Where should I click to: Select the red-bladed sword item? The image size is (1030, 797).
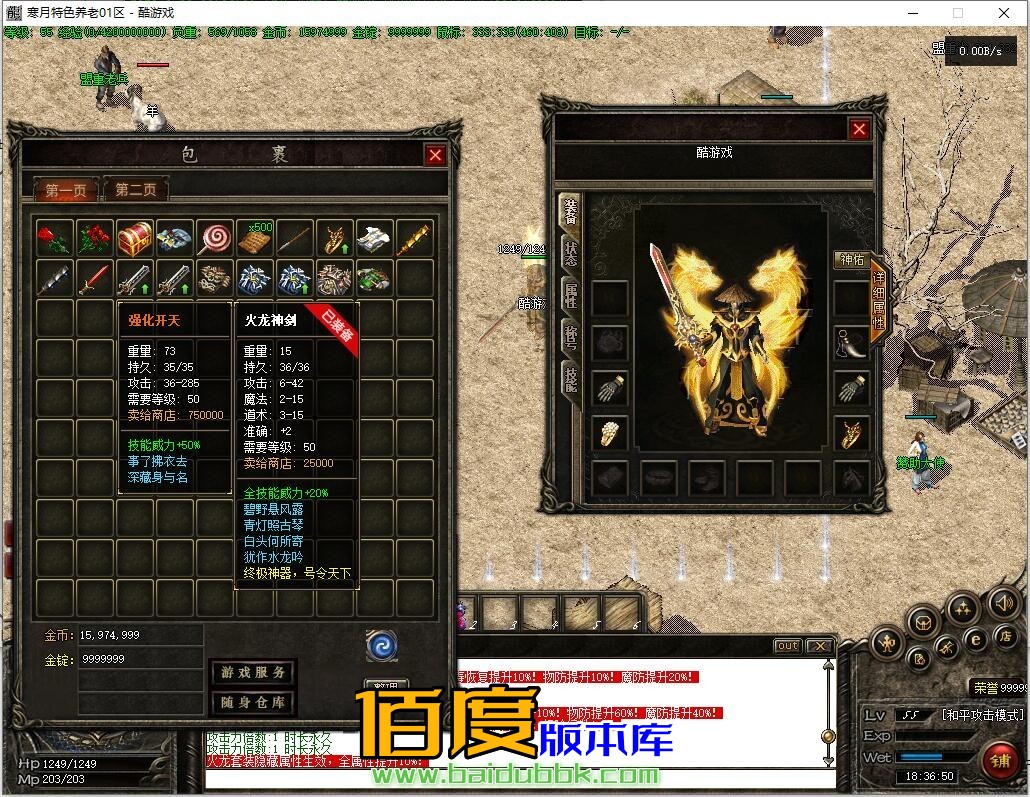[x=94, y=278]
